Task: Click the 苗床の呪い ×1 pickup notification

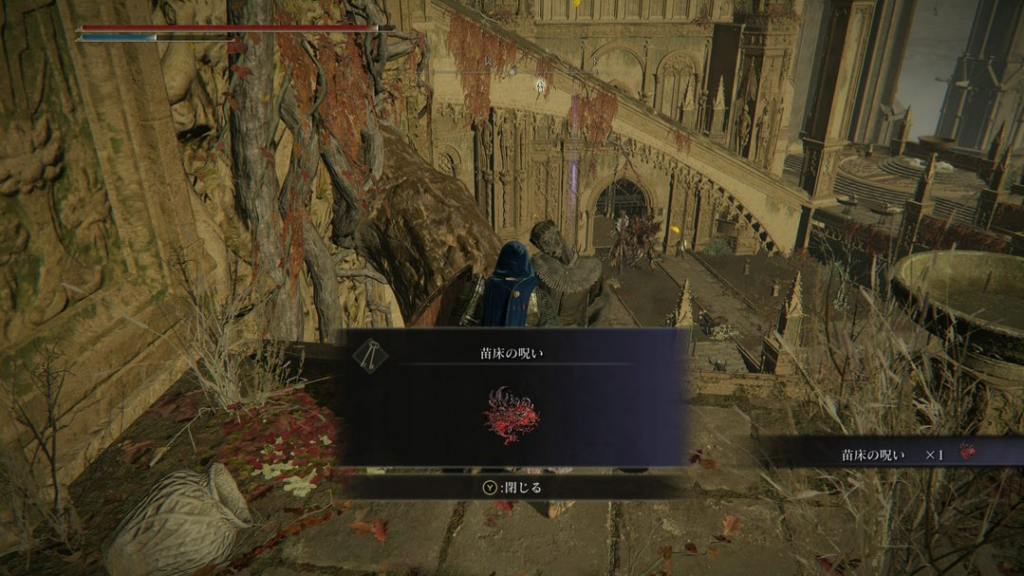Action: [x=895, y=454]
